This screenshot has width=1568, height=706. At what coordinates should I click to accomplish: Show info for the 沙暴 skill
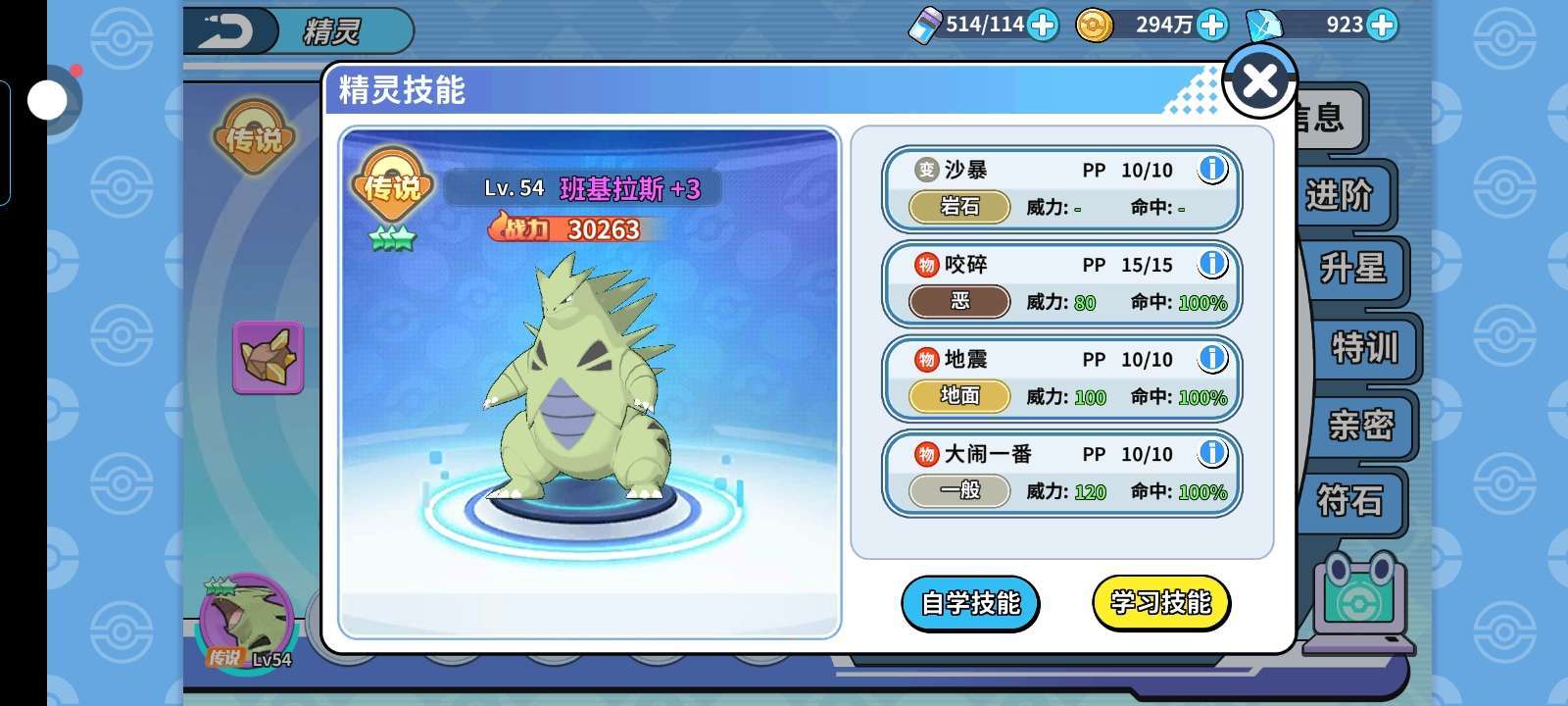[x=1212, y=170]
